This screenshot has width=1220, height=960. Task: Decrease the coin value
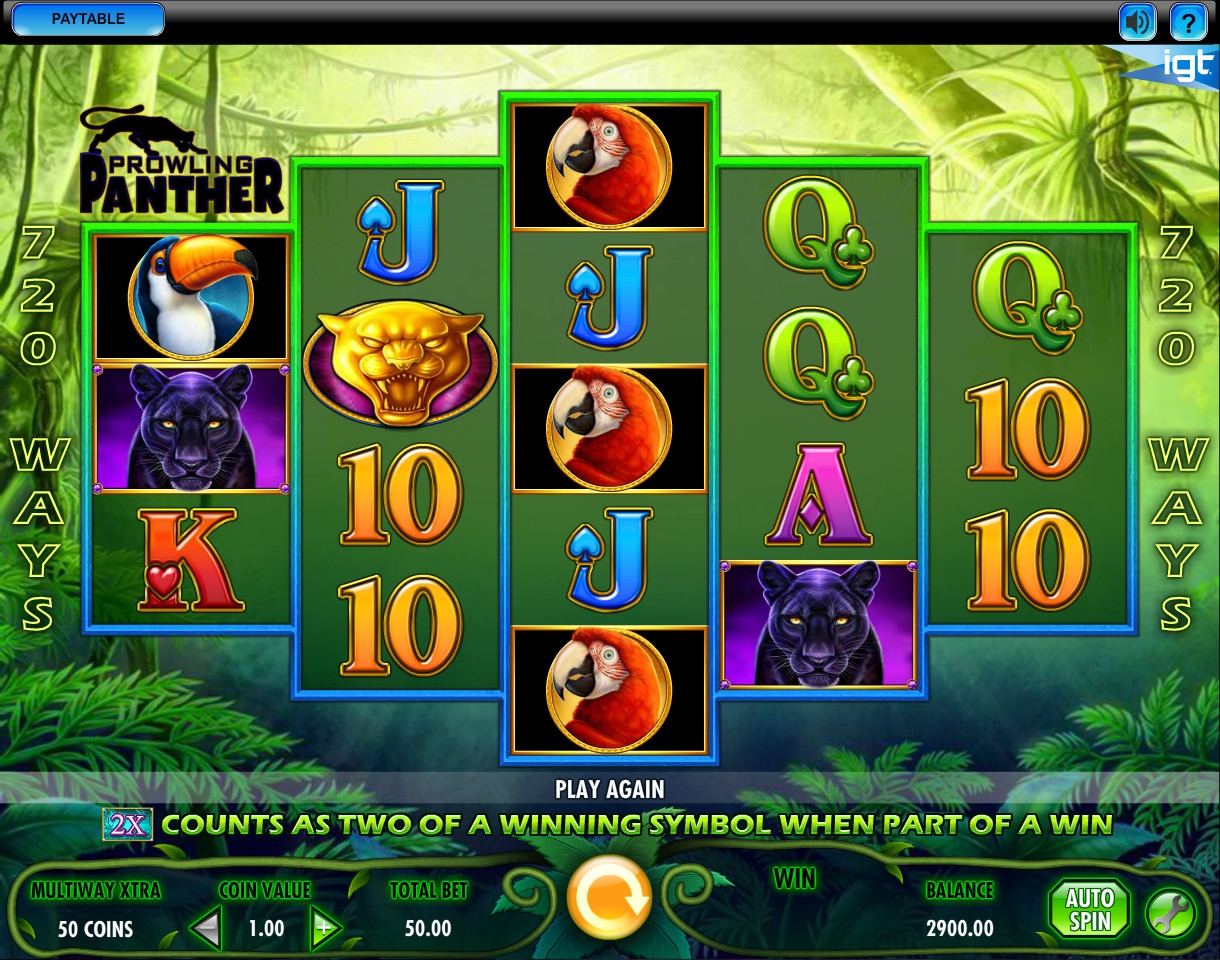[207, 929]
